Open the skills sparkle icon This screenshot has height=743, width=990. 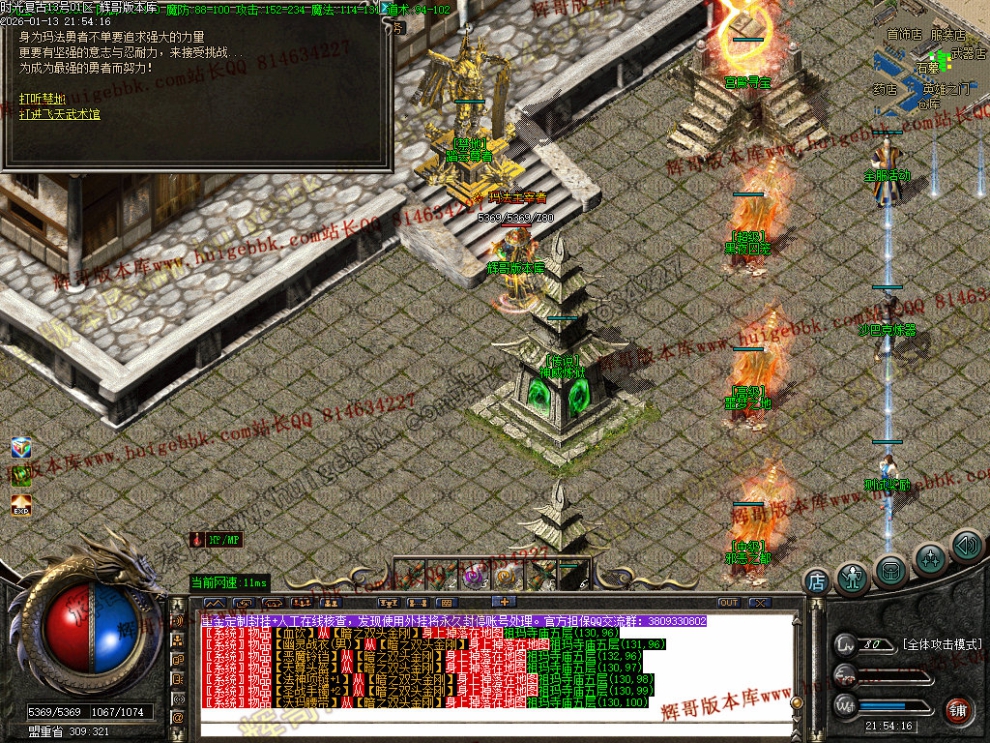tap(929, 559)
